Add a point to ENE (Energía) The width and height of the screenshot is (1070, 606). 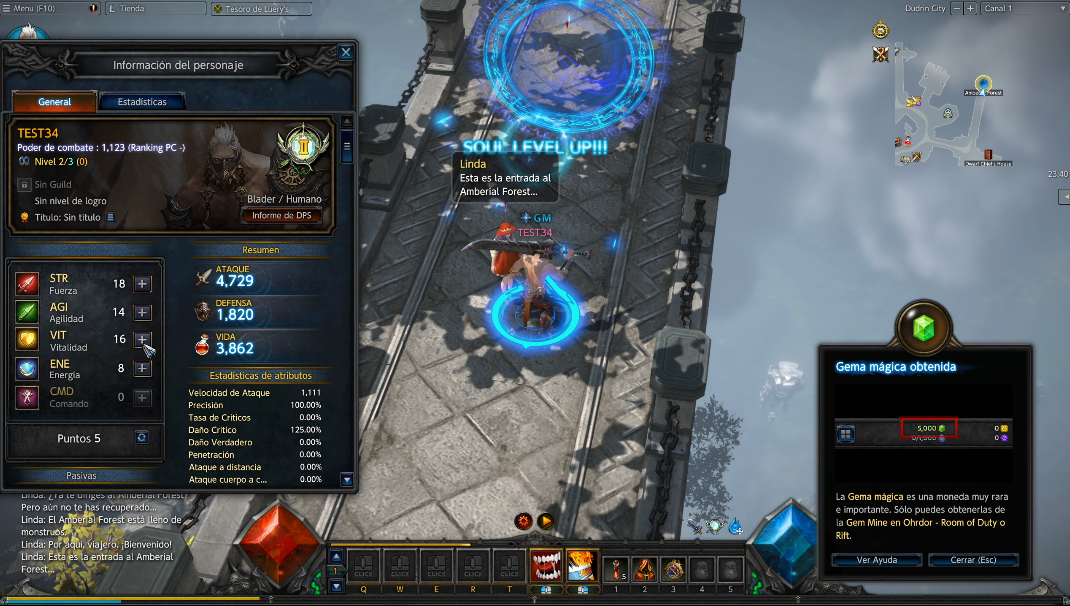(x=142, y=368)
